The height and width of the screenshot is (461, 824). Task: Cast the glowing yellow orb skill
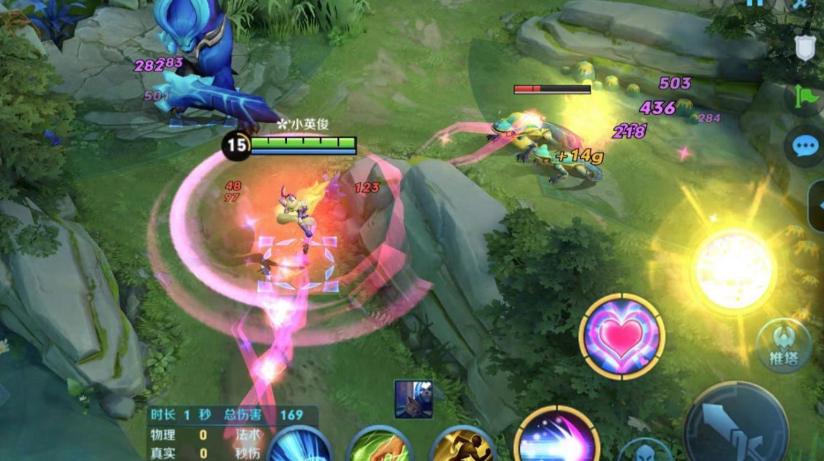point(733,268)
